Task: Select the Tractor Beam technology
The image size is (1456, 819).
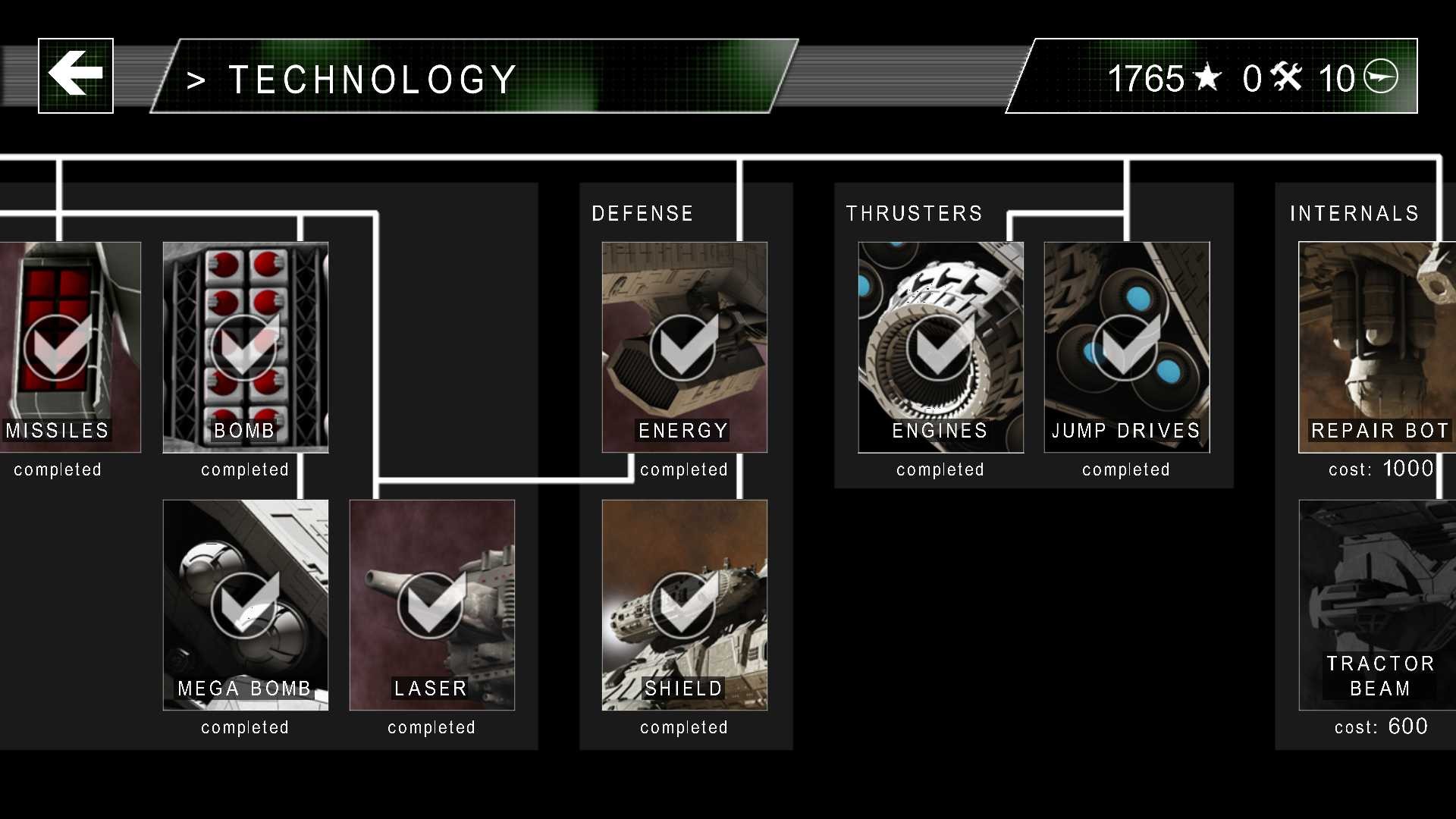Action: coord(1376,604)
